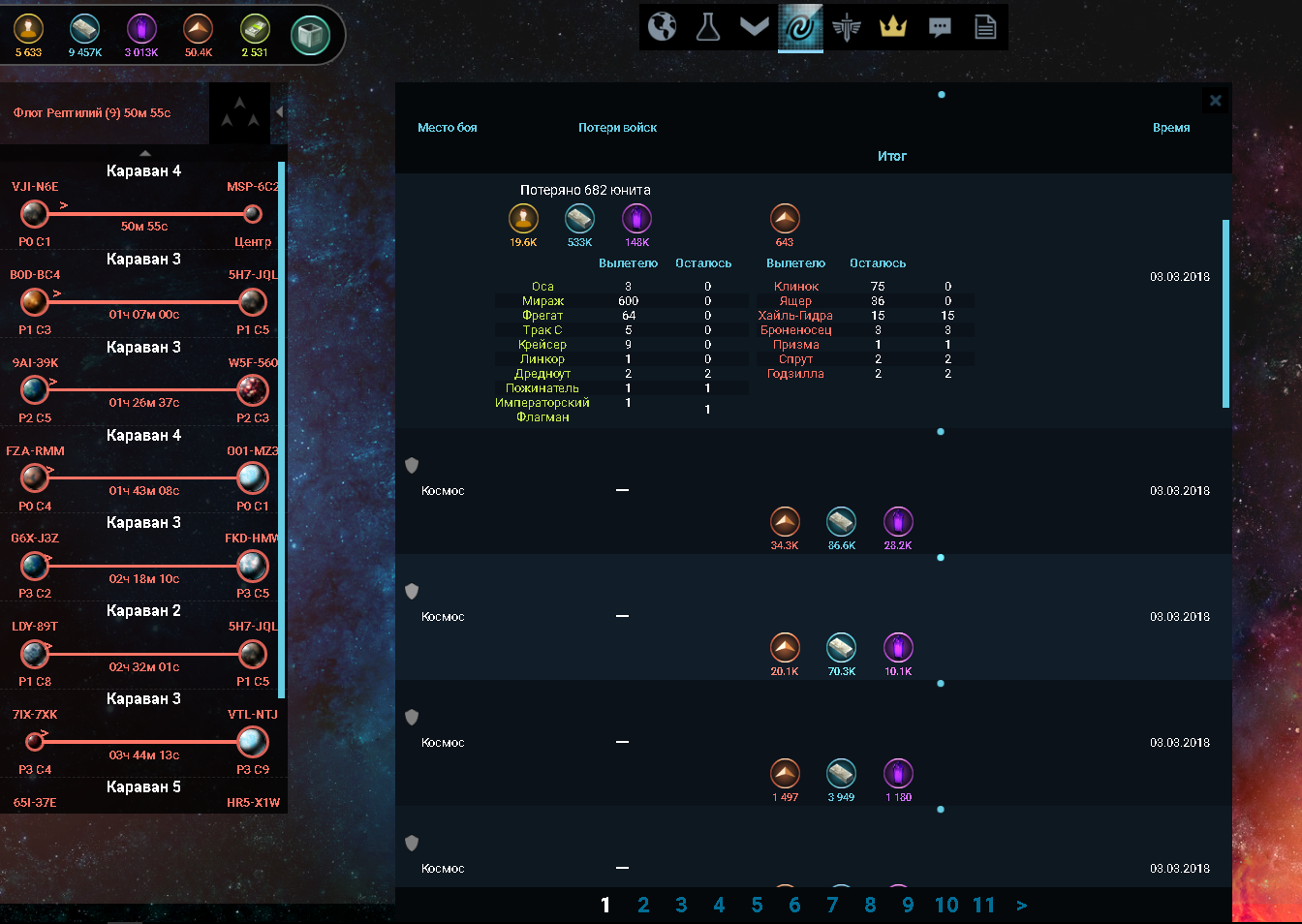Click the green cube button
Viewport: 1302px width, 924px height.
[311, 36]
